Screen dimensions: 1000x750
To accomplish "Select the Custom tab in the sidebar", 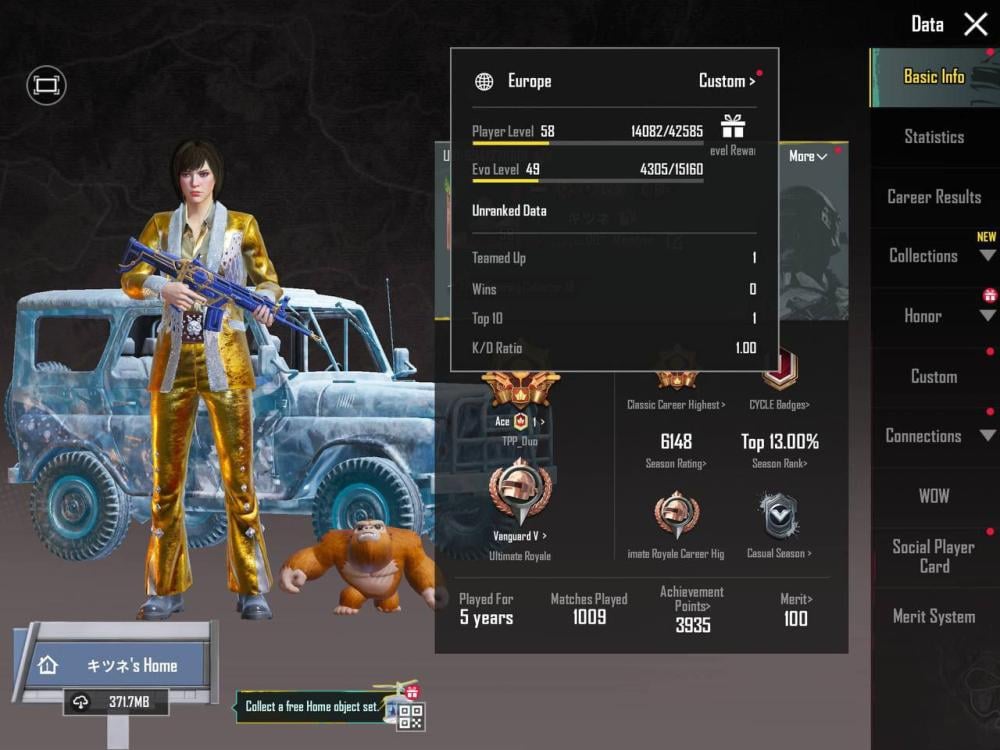I will point(934,377).
